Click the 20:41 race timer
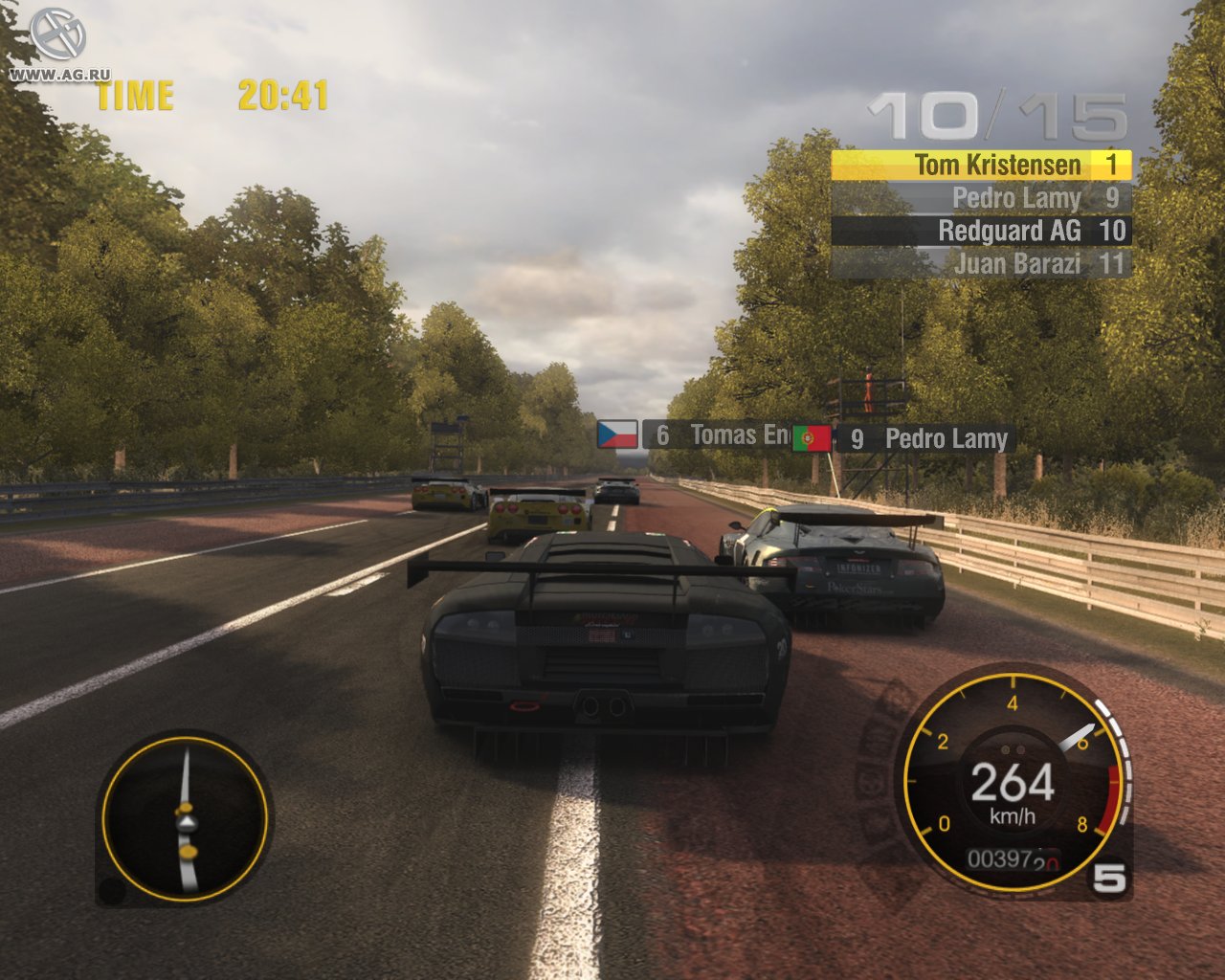The height and width of the screenshot is (980, 1225). click(278, 95)
